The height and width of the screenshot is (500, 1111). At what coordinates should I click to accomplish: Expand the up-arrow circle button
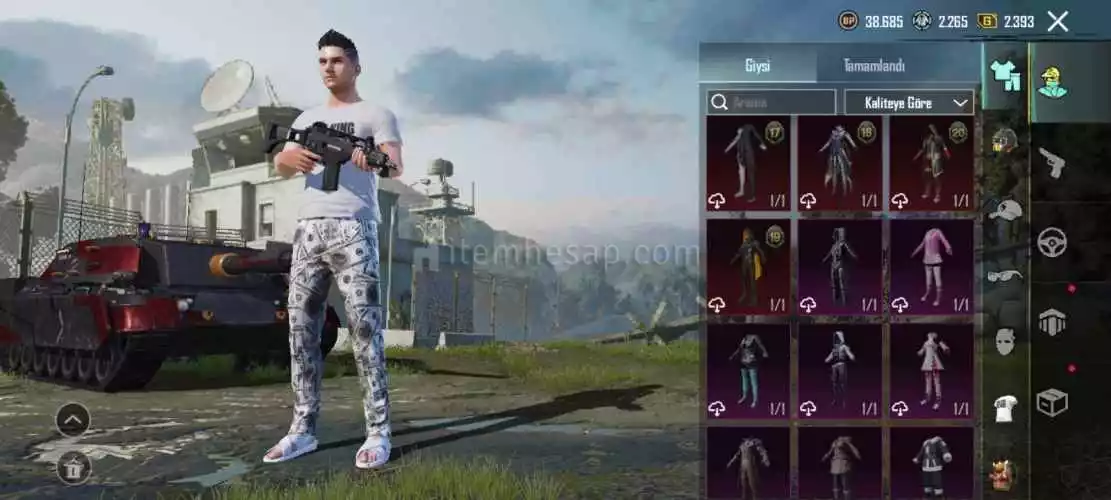point(73,419)
